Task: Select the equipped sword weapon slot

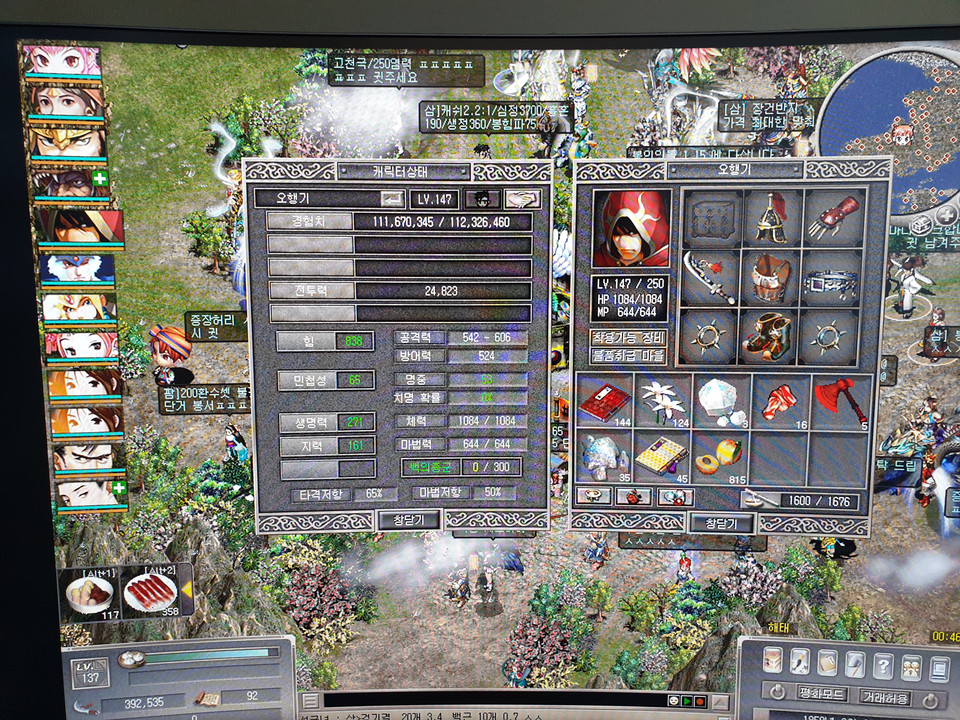Action: click(710, 277)
